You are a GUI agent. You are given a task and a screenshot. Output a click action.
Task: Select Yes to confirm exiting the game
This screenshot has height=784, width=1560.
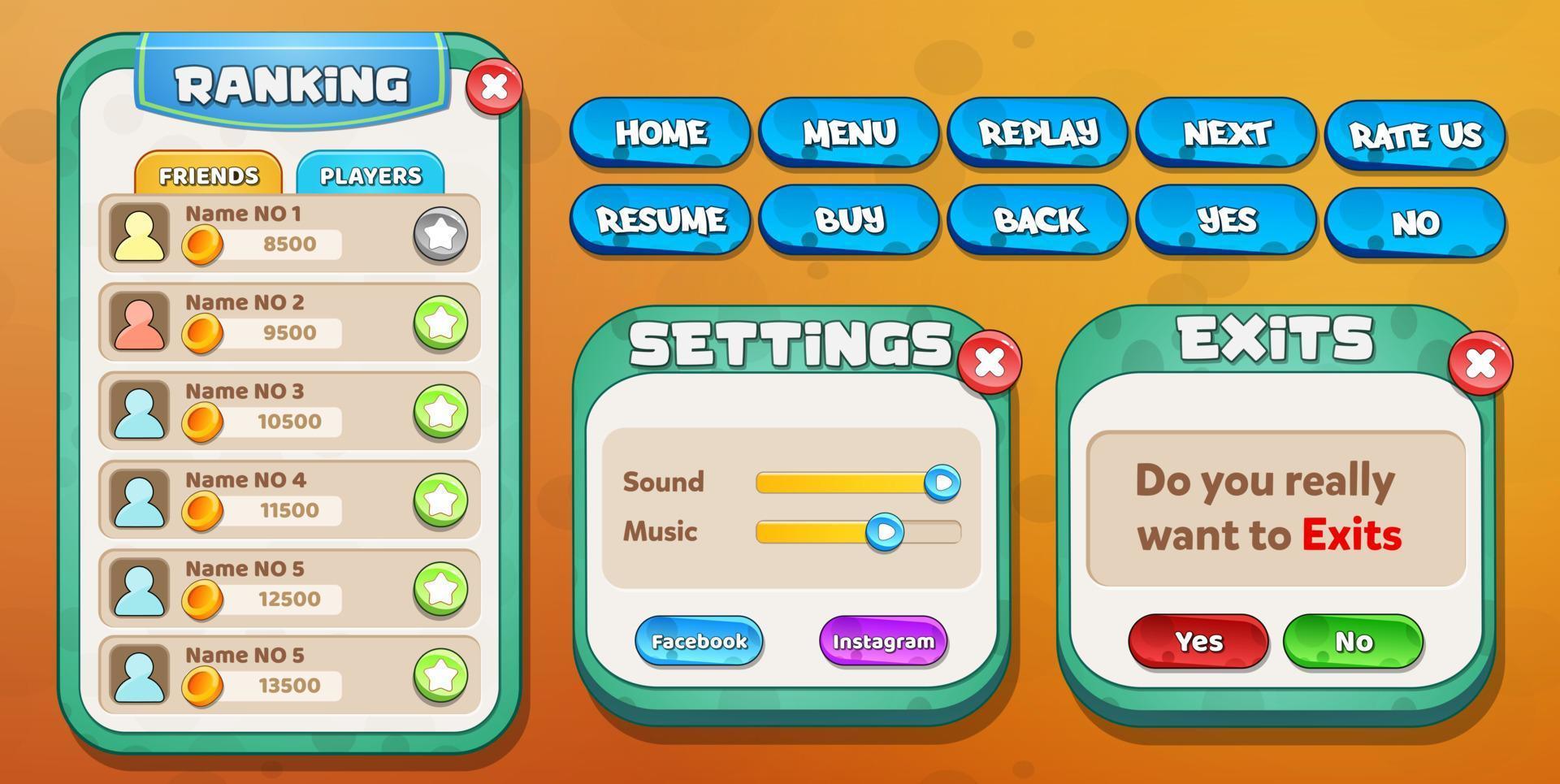[1198, 641]
